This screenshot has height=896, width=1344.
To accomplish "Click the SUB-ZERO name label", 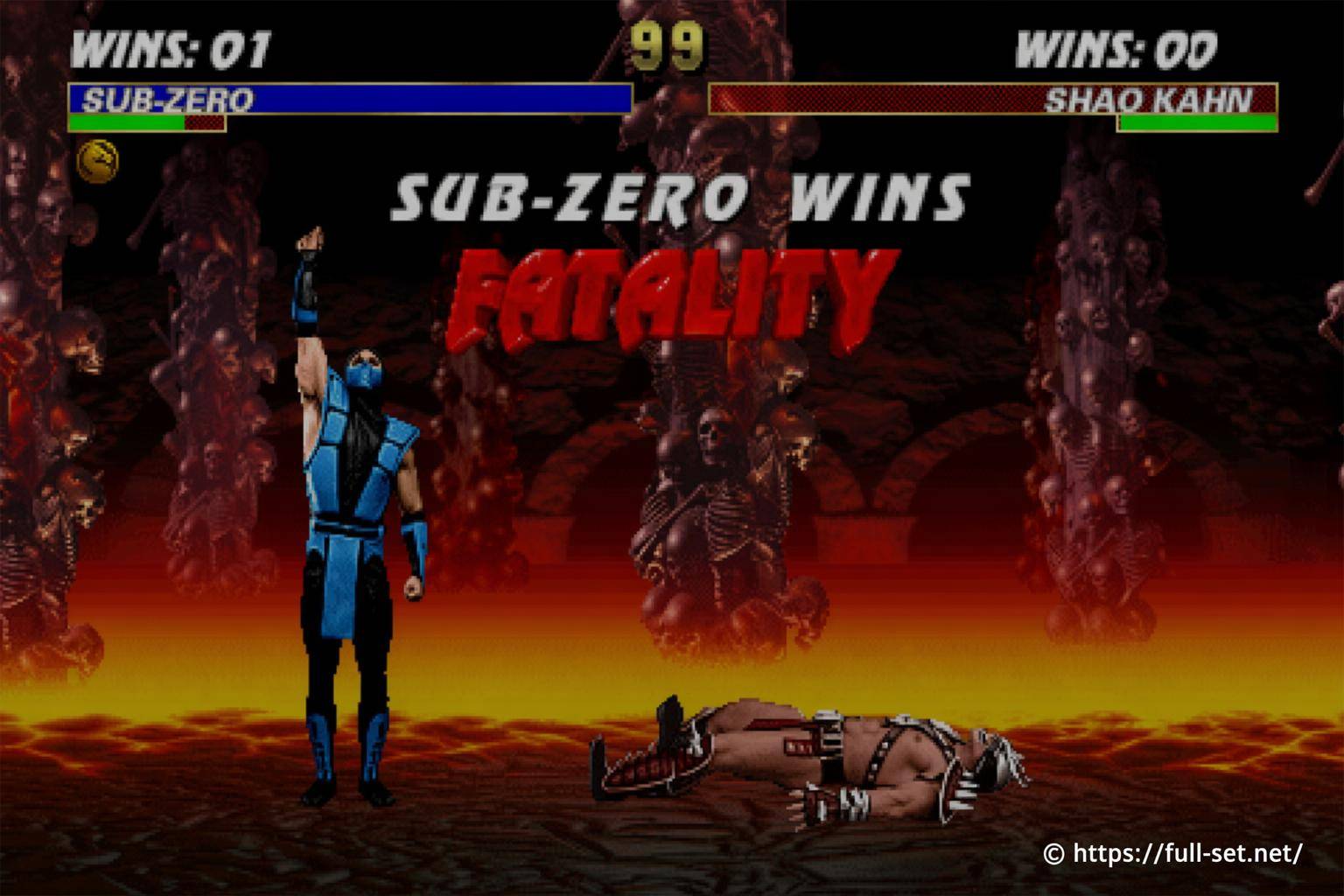I will click(166, 99).
